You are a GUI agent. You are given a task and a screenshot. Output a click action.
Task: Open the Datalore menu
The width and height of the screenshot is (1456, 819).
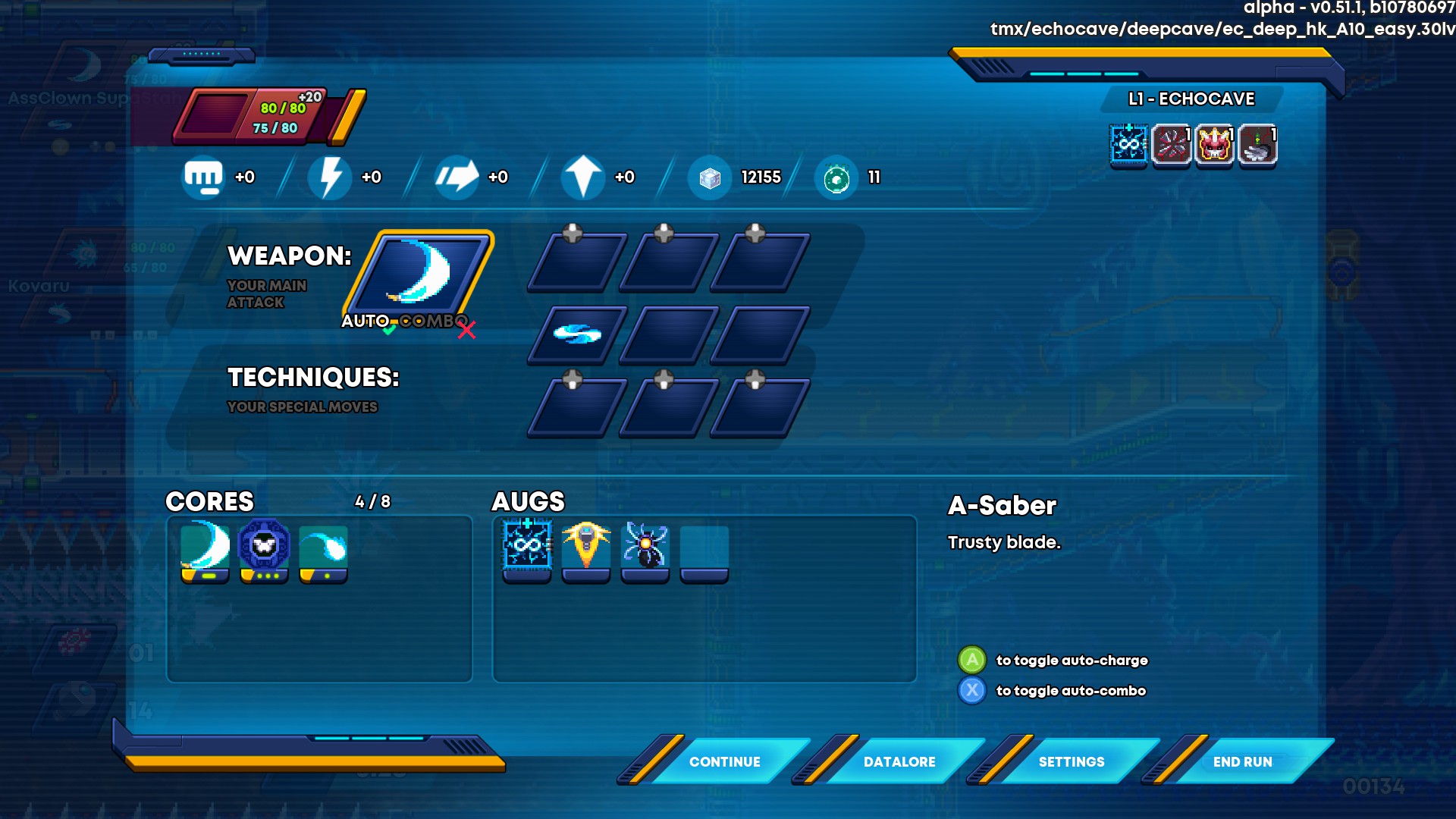click(x=899, y=761)
